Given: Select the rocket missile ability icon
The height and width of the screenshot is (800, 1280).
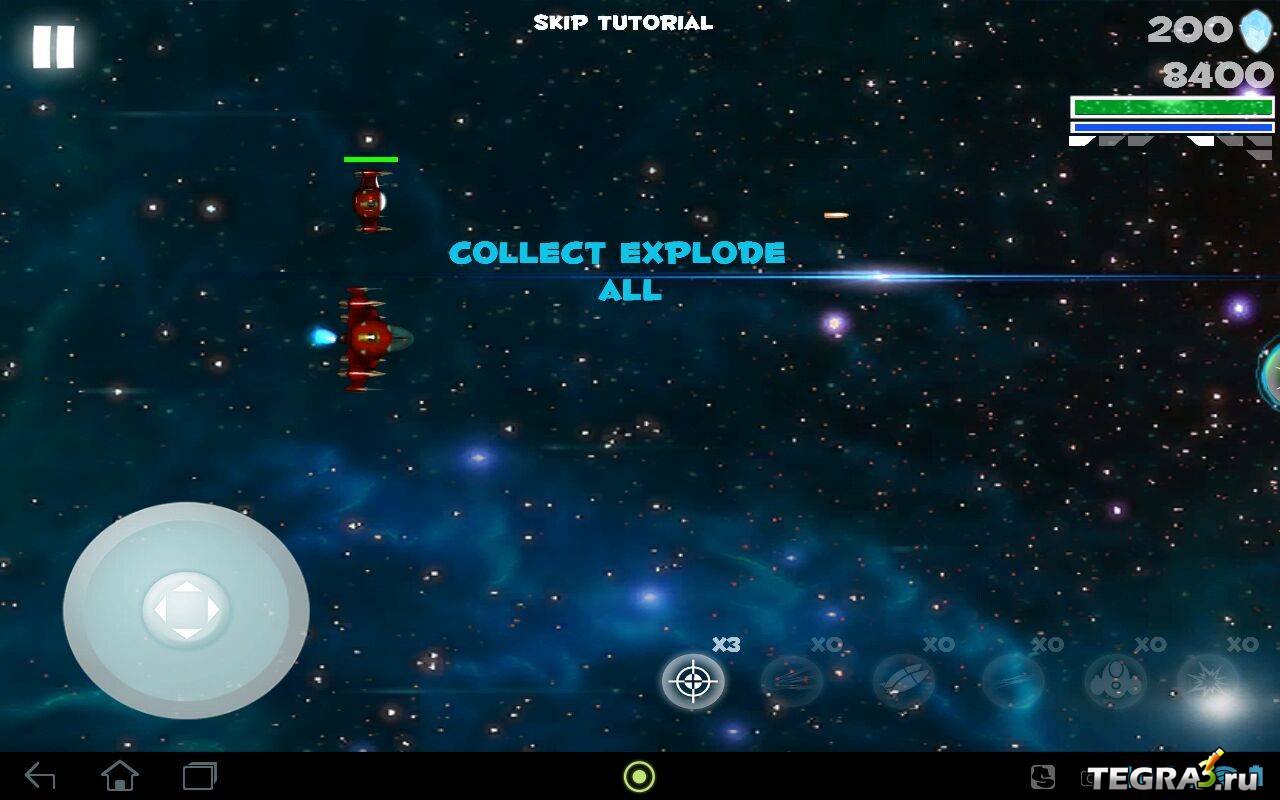Looking at the screenshot, I should click(x=903, y=682).
